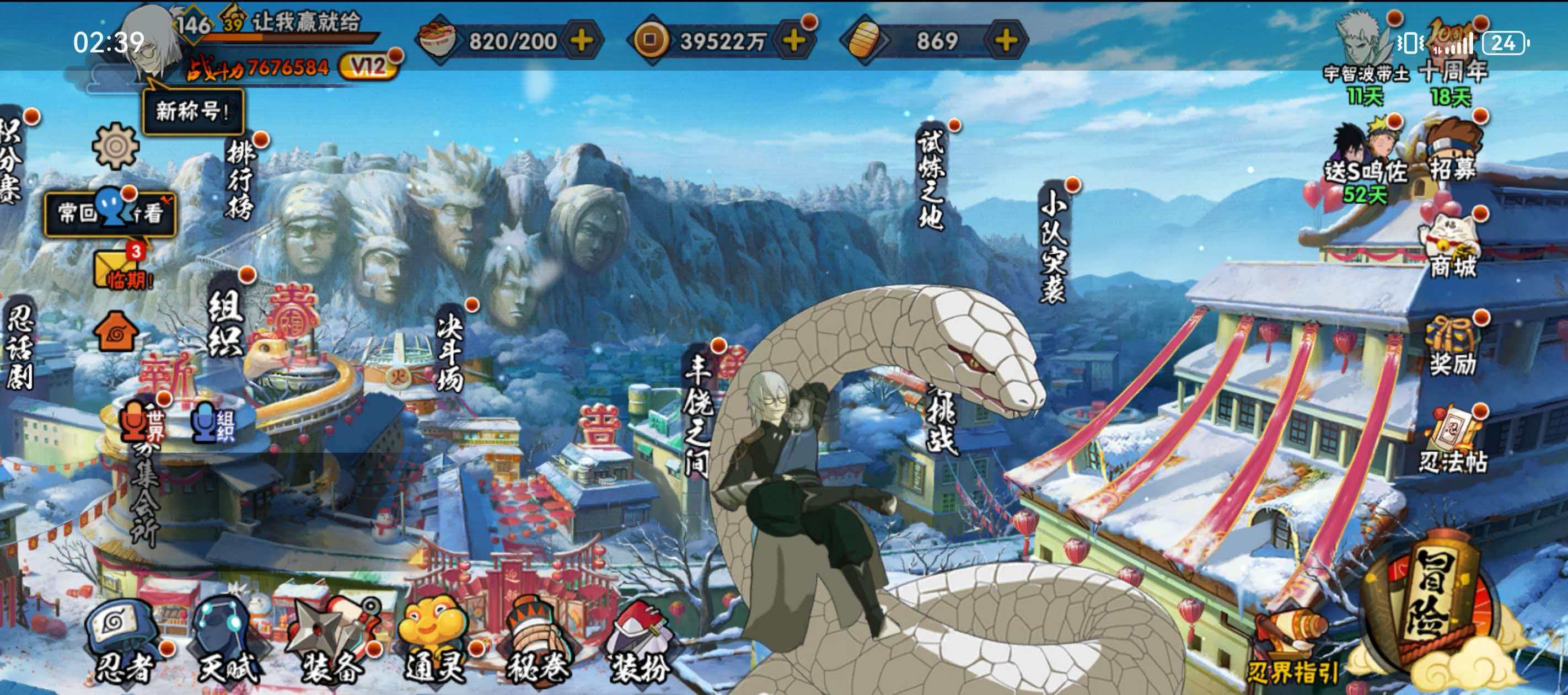Open the 排行榜 leaderboard
Viewport: 1568px width, 695px height.
[x=240, y=180]
